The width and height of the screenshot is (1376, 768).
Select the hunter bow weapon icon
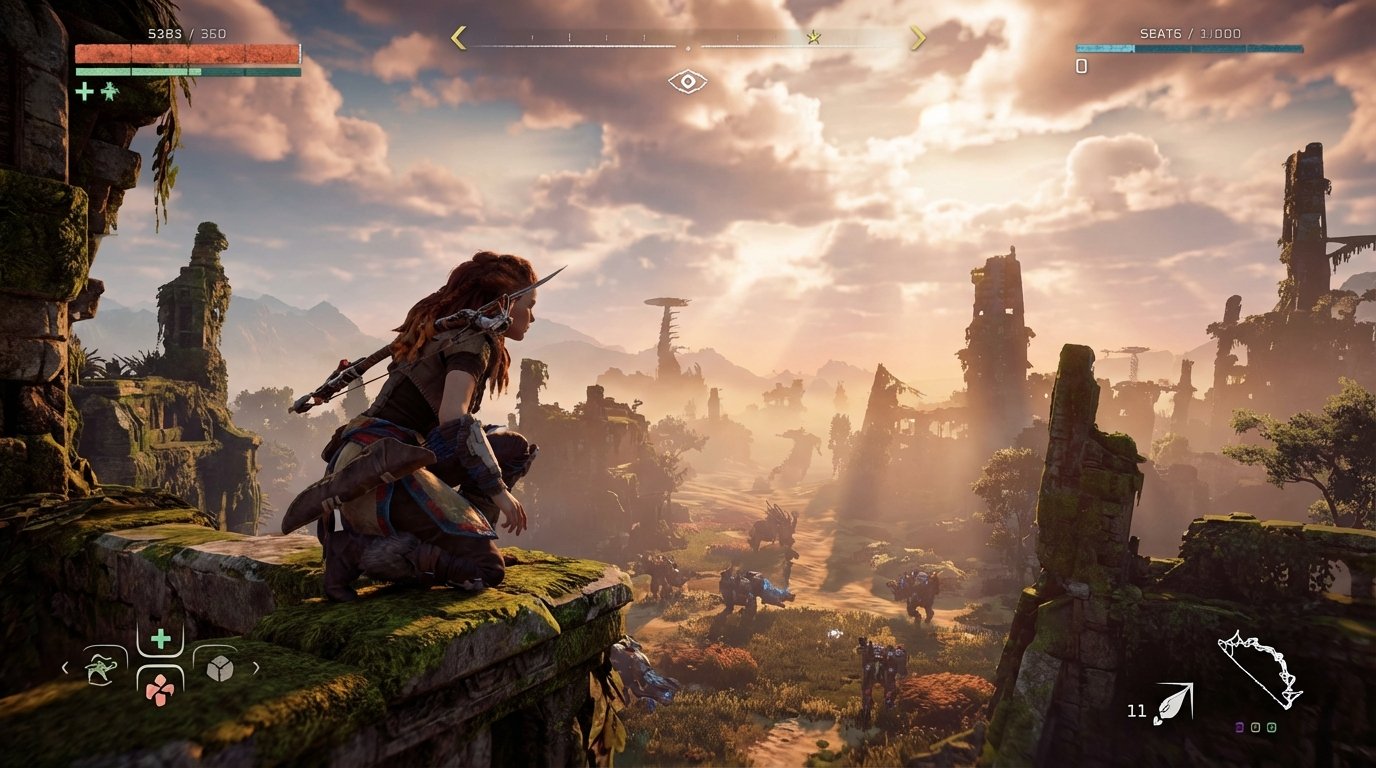point(1260,669)
